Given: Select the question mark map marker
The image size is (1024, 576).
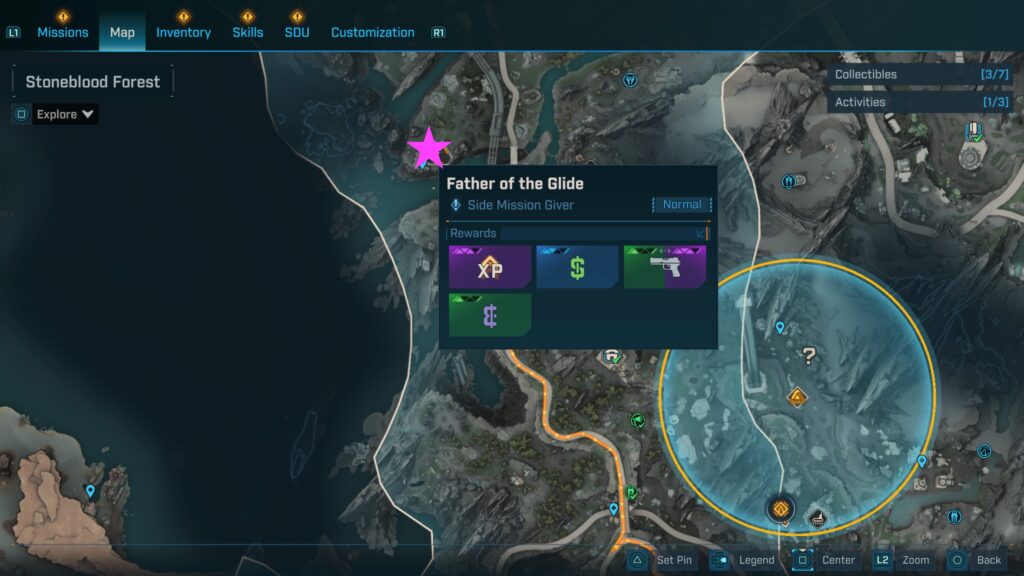Looking at the screenshot, I should (809, 355).
